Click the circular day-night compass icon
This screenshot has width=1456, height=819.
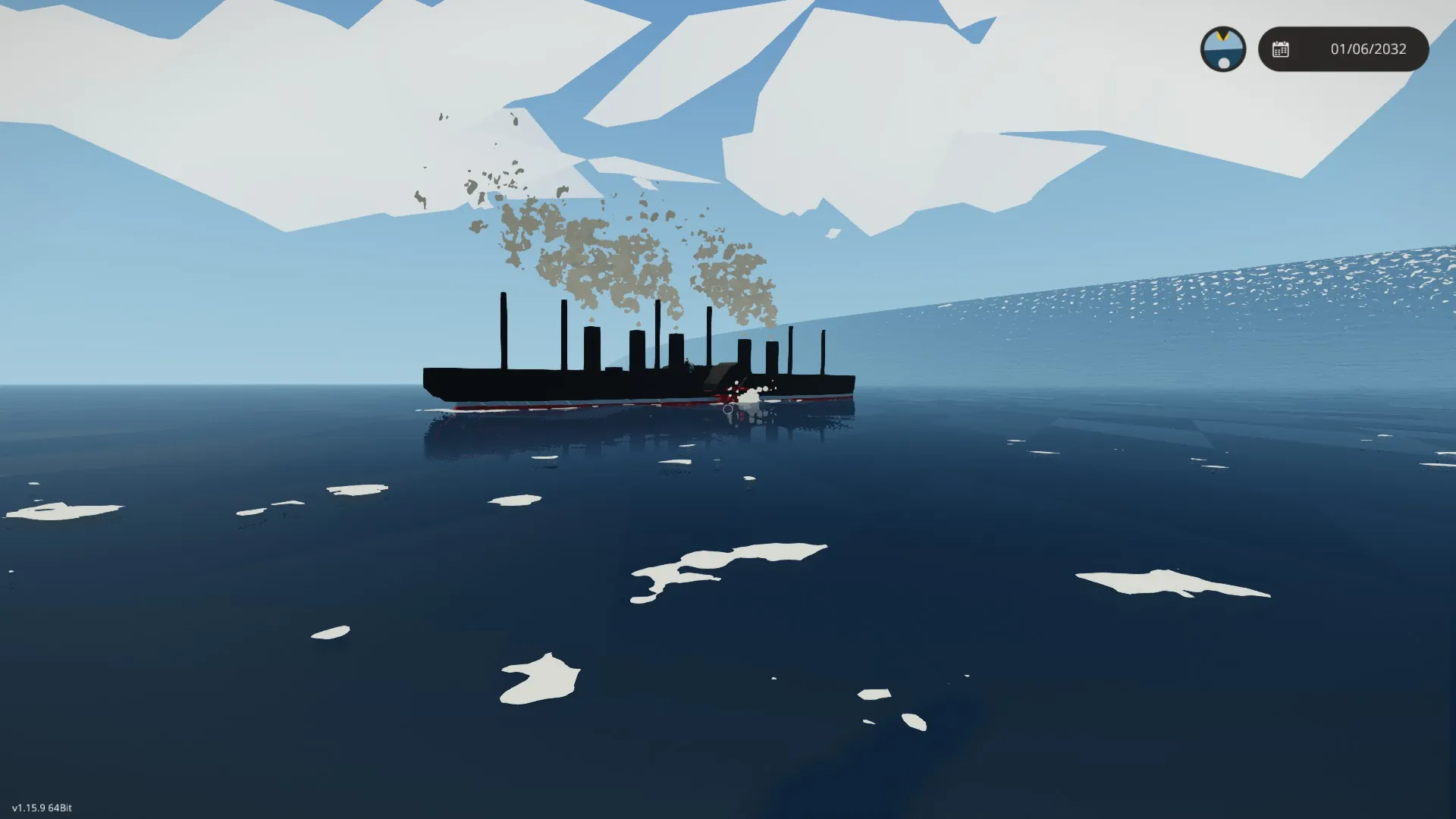[1222, 49]
